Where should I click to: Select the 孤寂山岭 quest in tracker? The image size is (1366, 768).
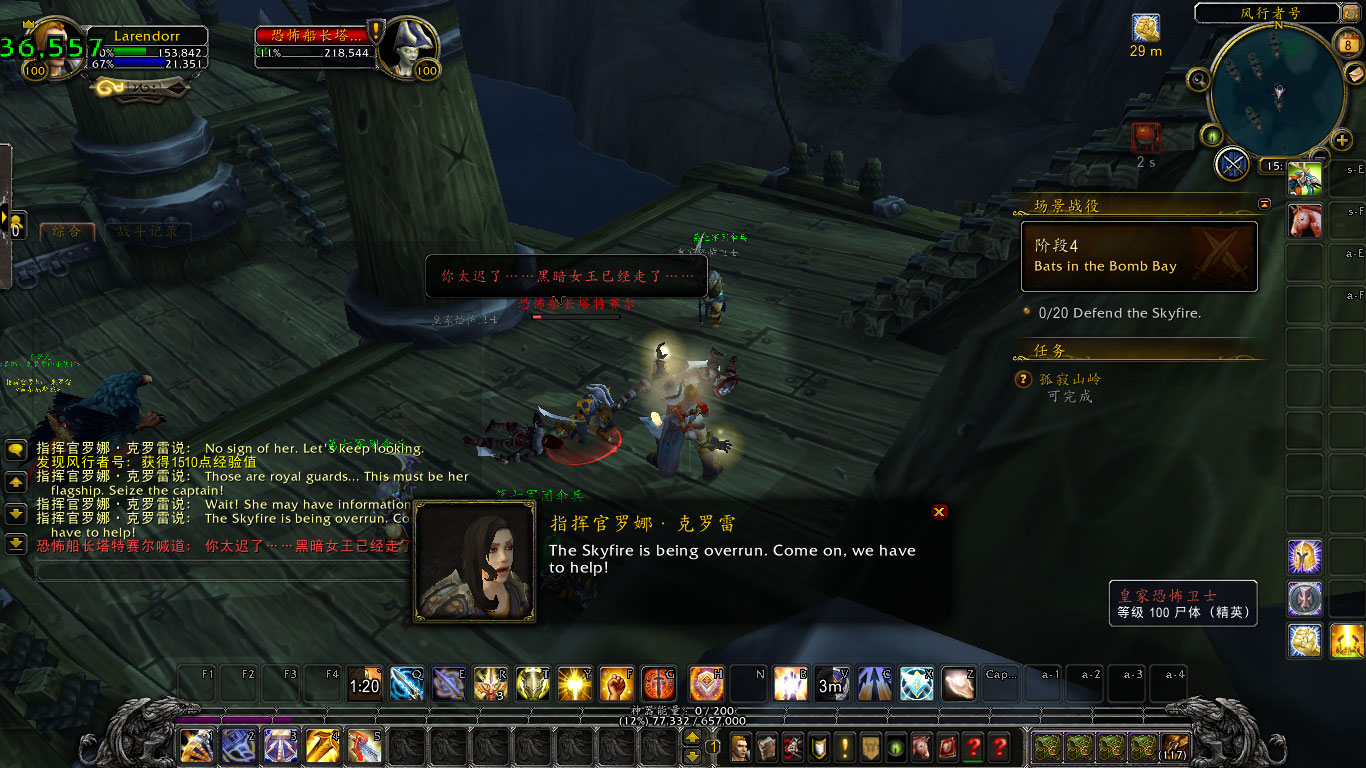(x=1070, y=379)
